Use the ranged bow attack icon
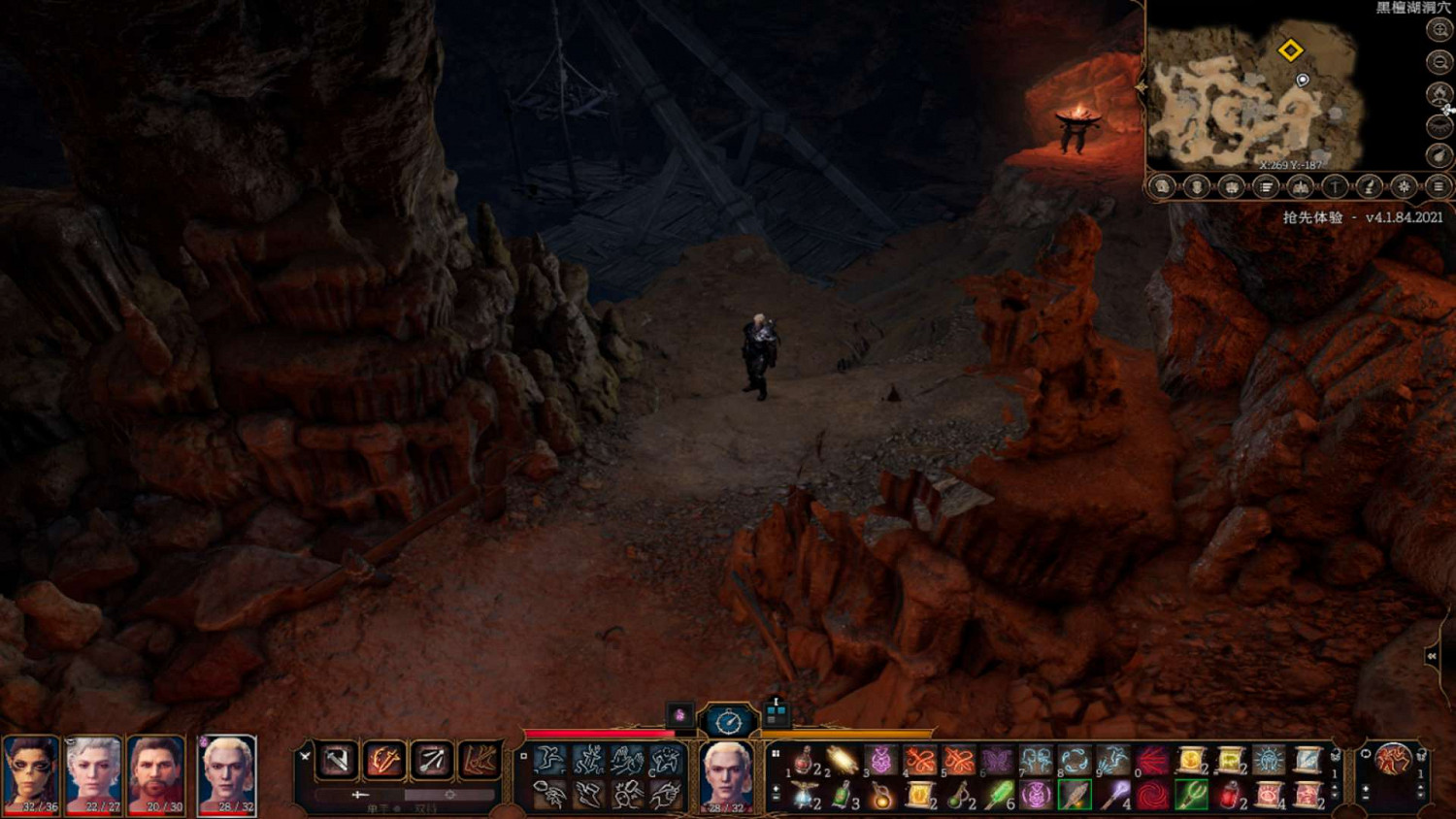Screen dimensions: 1456x819 (431, 761)
